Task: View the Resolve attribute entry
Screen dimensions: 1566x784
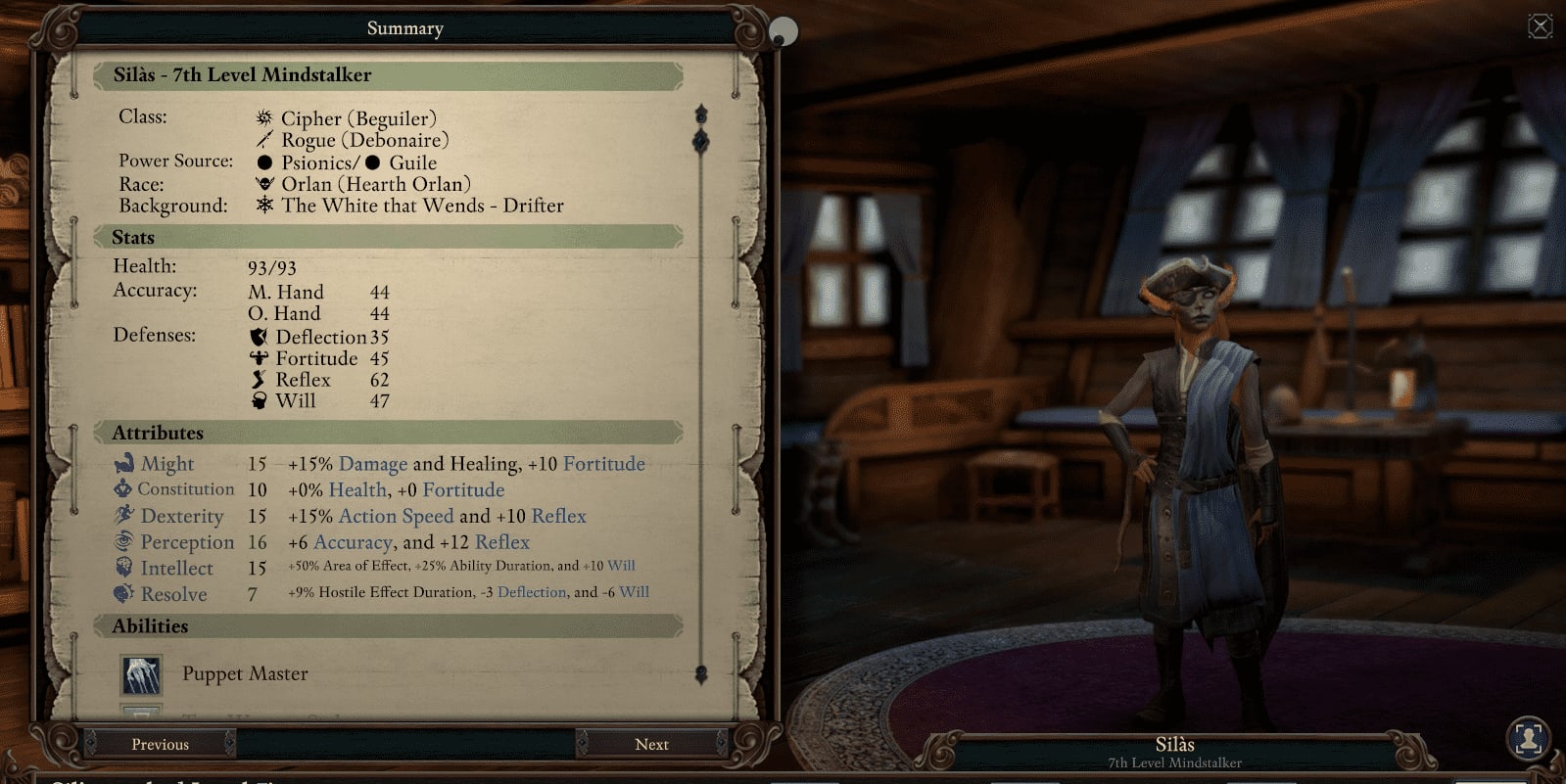Action: click(173, 594)
